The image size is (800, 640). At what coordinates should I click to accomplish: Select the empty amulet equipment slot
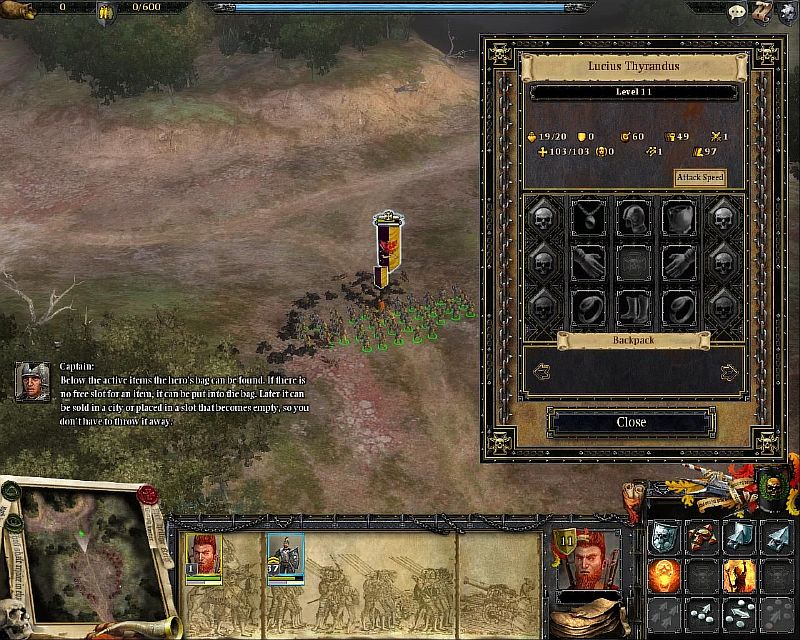coord(587,216)
